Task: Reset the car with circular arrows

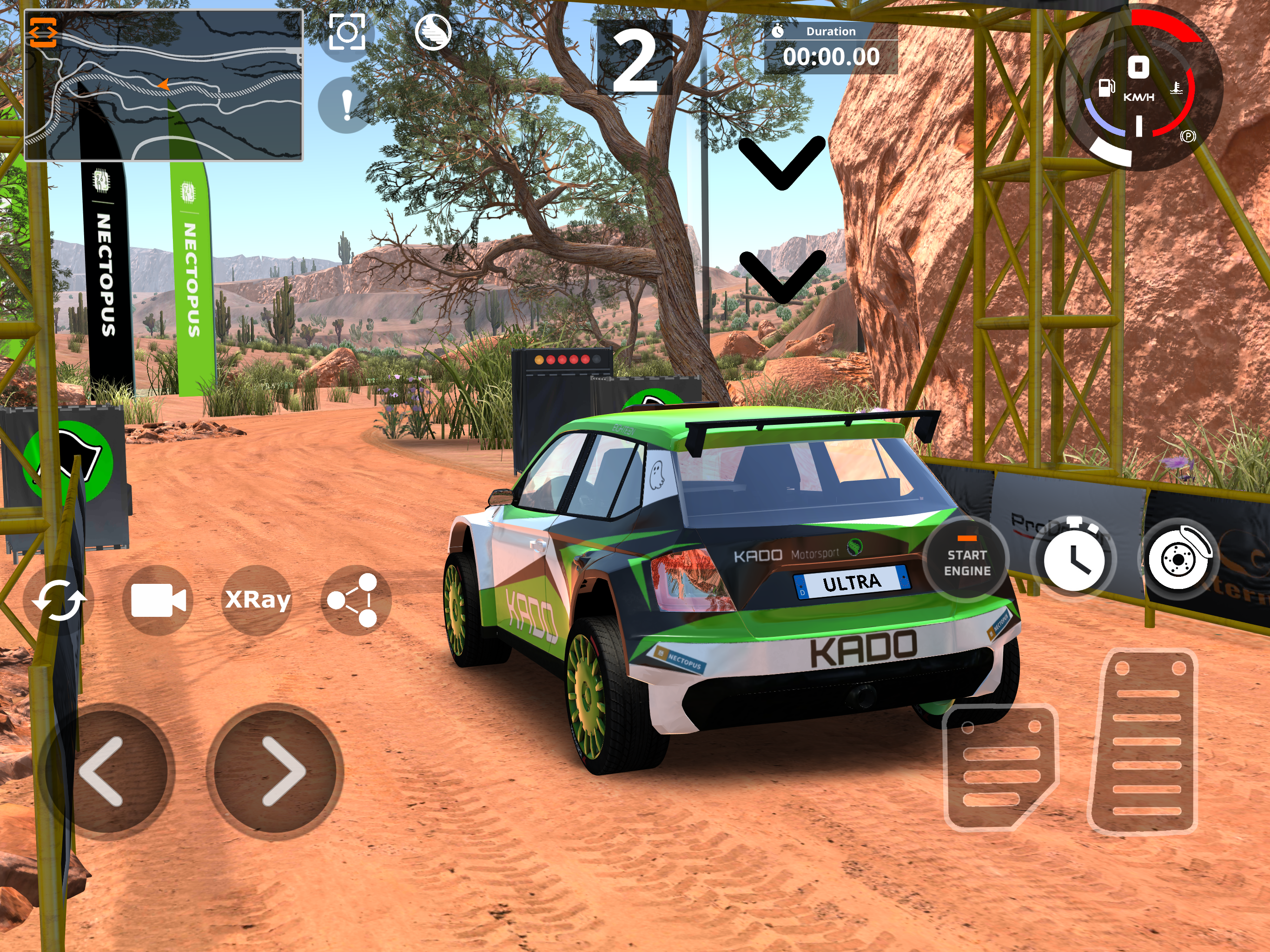Action: [x=59, y=600]
